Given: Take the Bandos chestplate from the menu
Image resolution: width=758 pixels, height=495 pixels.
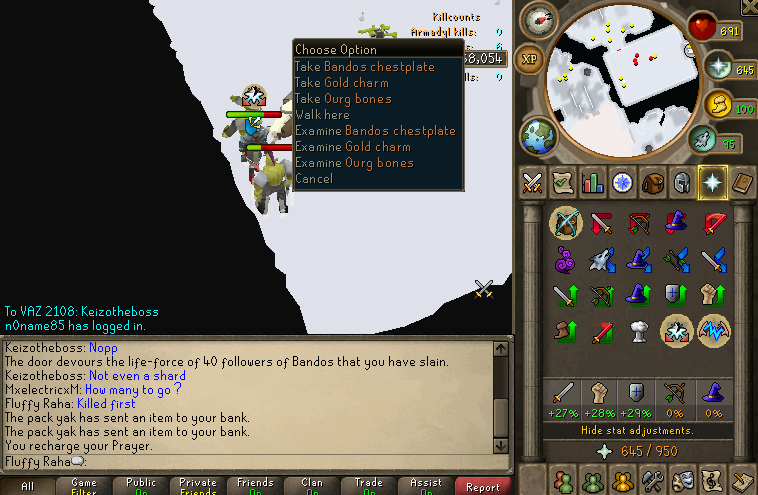Looking at the screenshot, I should pyautogui.click(x=364, y=67).
